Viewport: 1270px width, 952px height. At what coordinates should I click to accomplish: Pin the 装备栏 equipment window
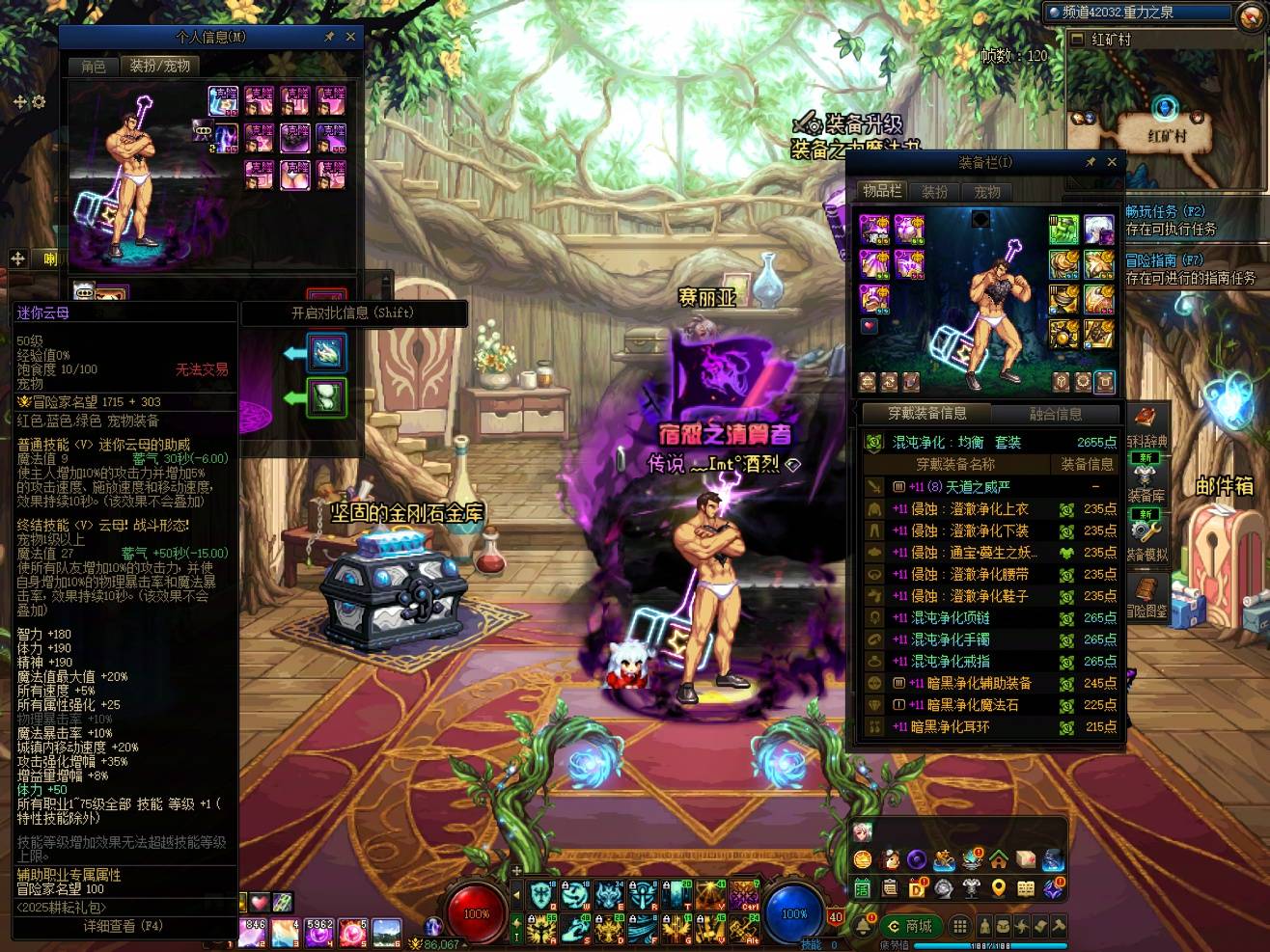coord(1091,162)
